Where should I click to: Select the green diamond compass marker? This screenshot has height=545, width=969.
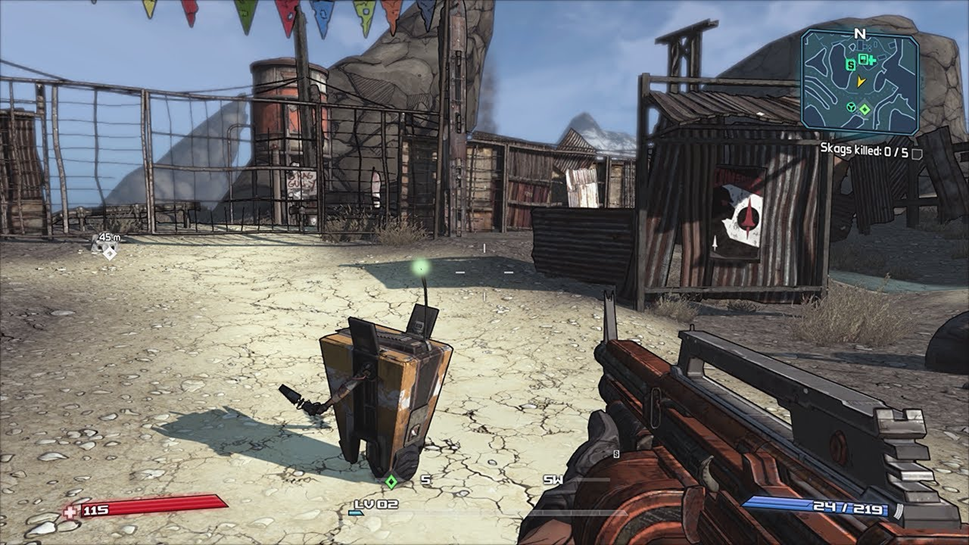point(392,482)
